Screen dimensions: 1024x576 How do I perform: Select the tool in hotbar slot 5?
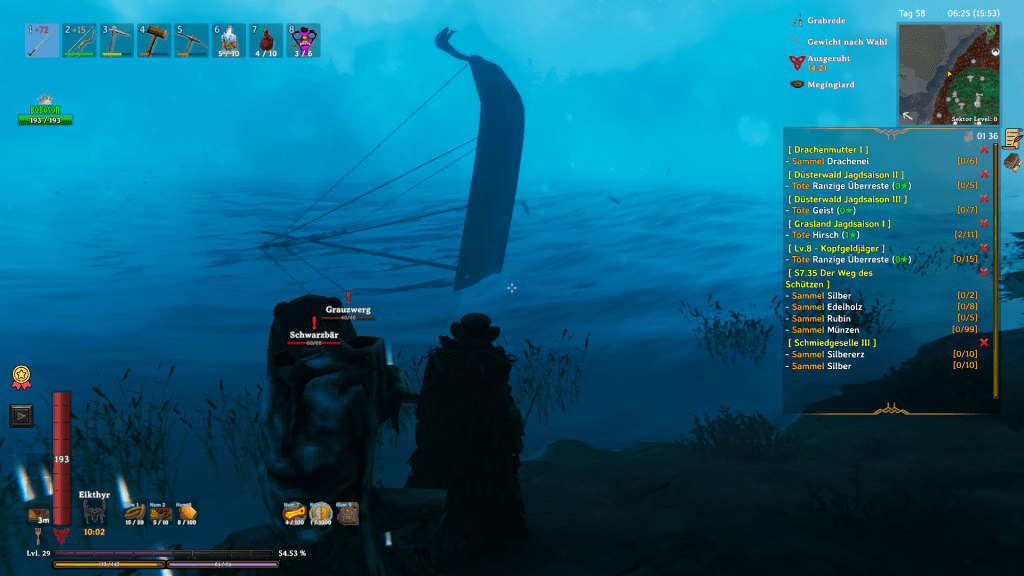(192, 41)
